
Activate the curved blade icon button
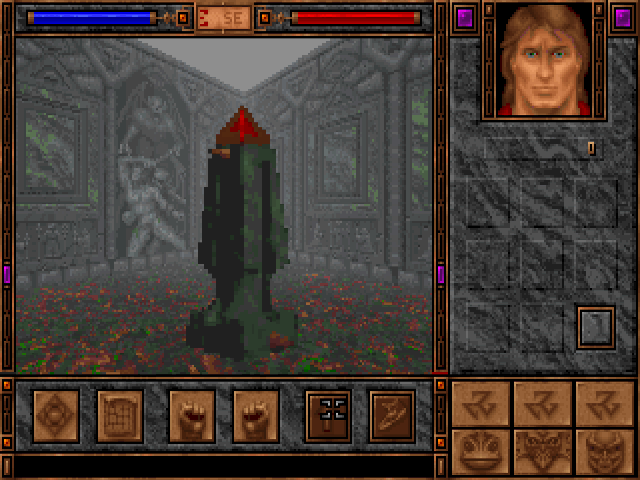[392, 415]
